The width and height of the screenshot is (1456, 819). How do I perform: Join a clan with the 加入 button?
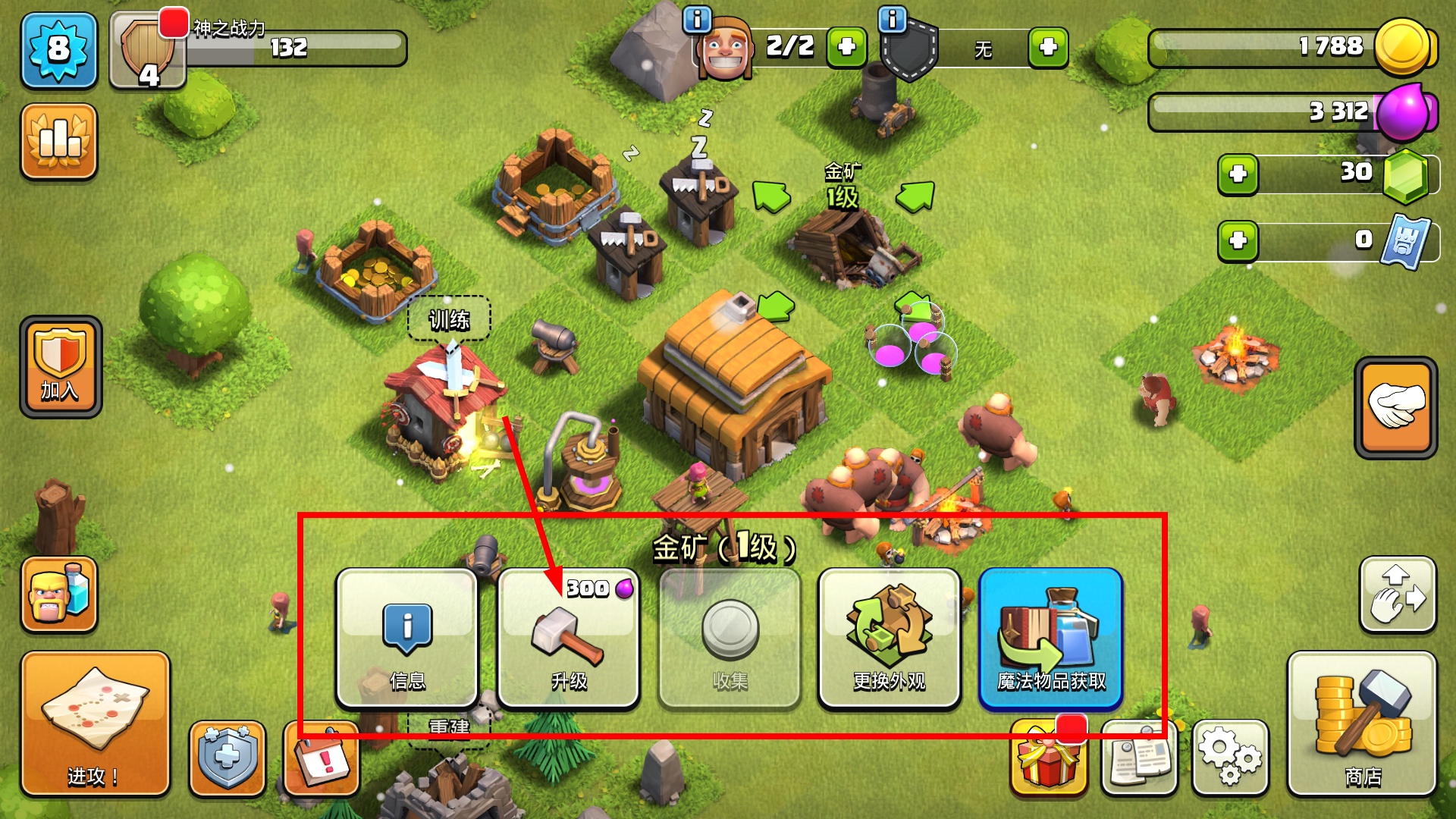tap(61, 367)
